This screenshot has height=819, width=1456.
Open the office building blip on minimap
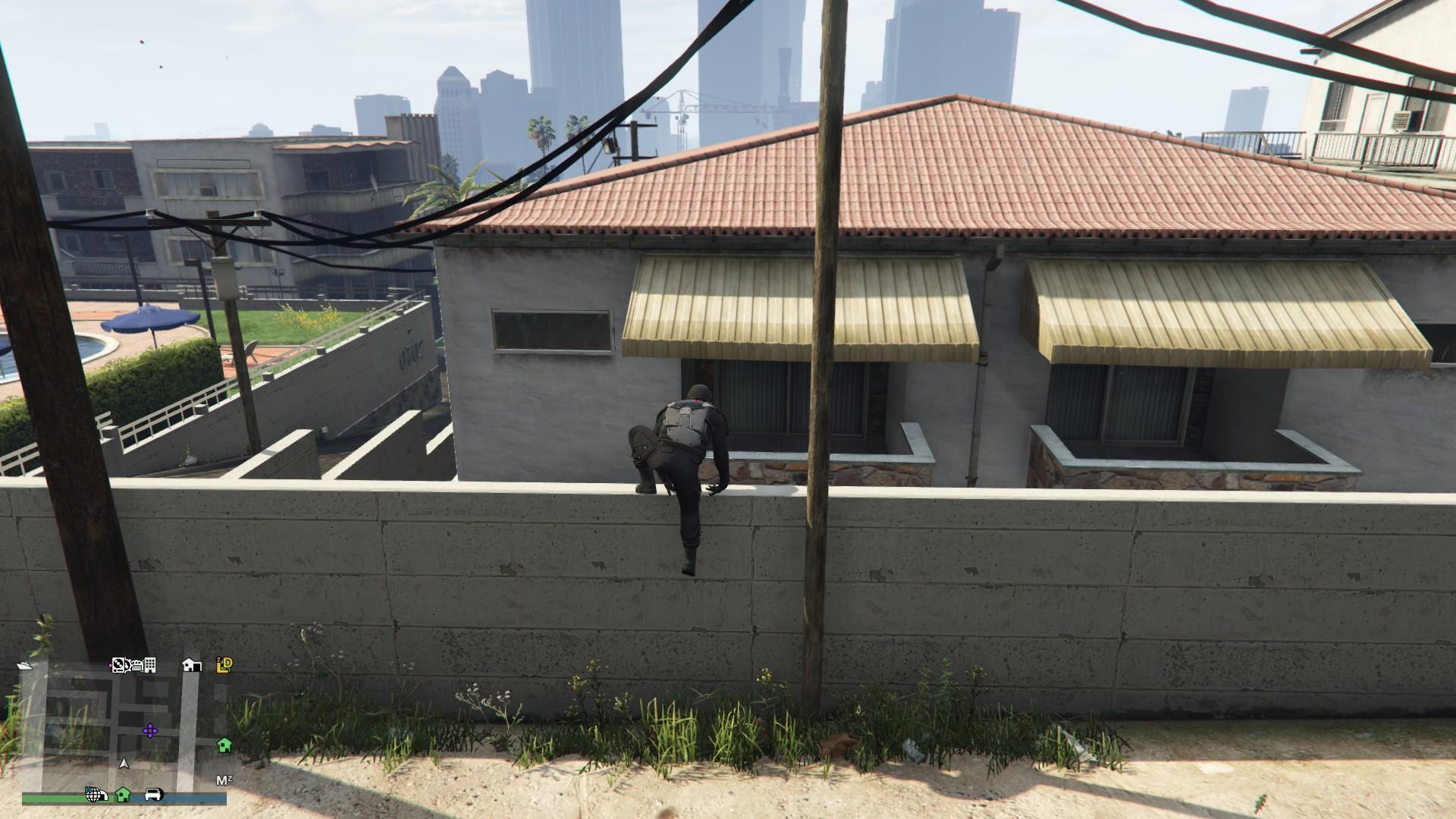tap(149, 666)
